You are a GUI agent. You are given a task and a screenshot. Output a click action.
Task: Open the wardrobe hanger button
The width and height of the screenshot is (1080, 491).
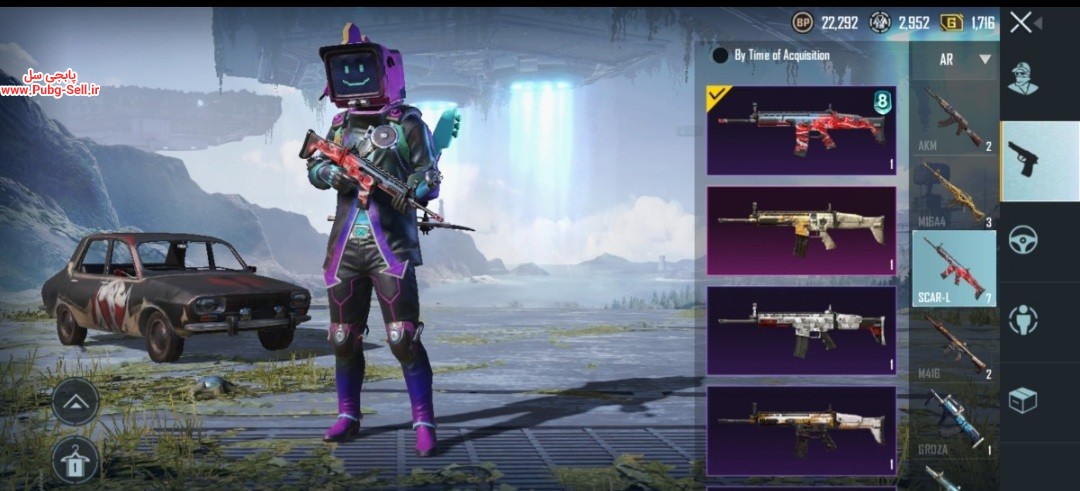(76, 459)
